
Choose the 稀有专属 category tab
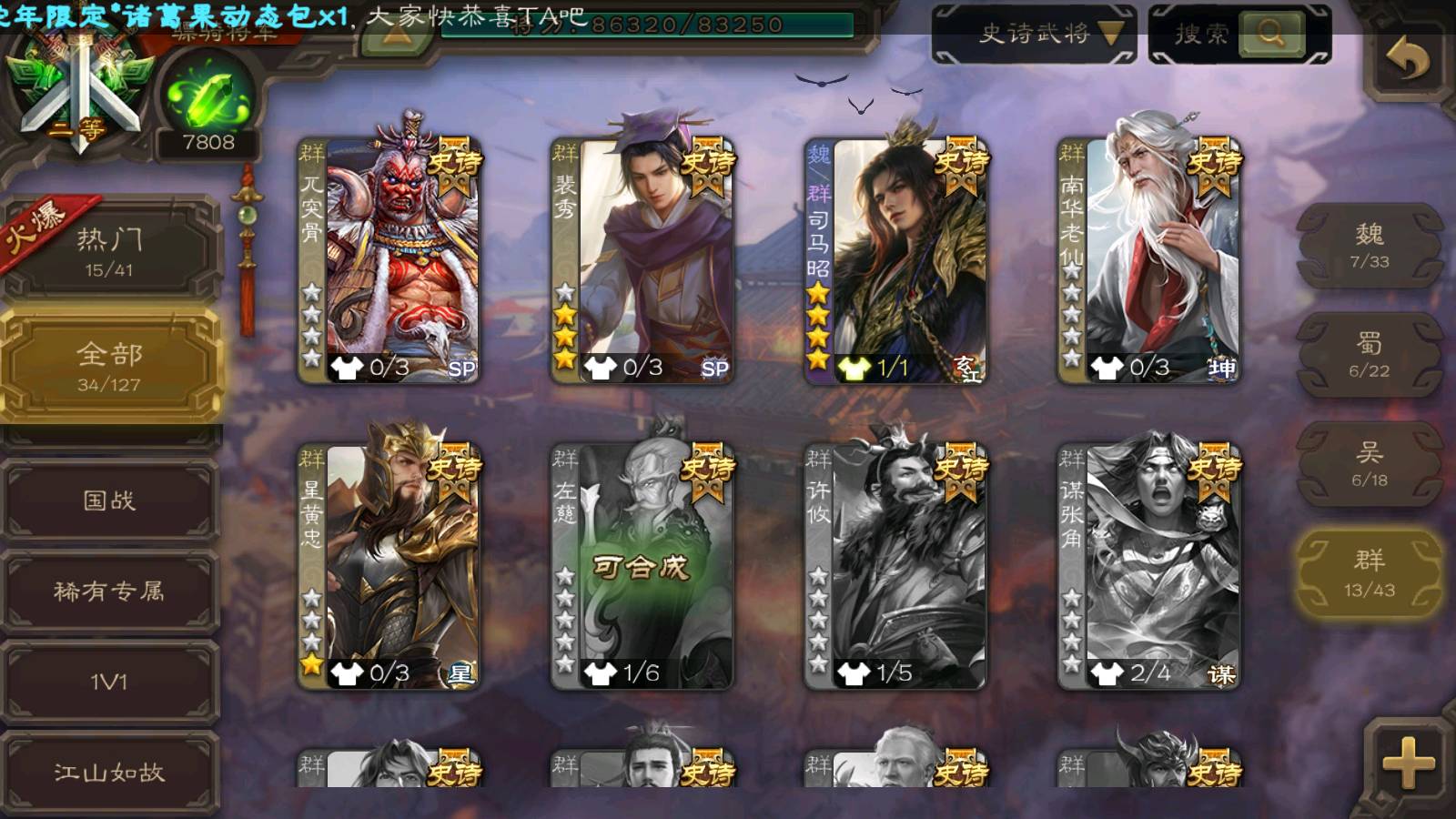[x=109, y=591]
